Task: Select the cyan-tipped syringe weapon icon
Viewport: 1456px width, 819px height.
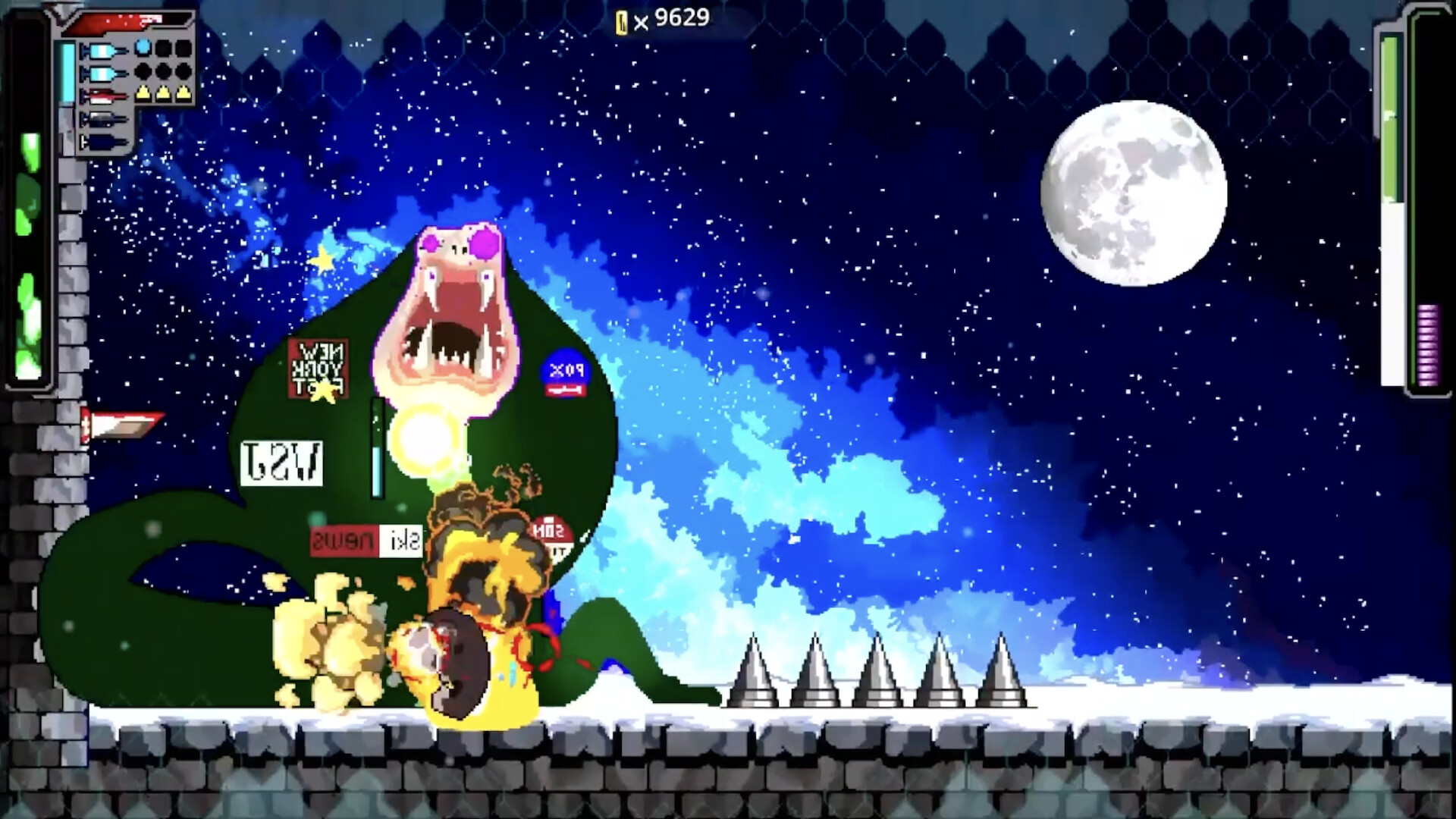Action: (102, 49)
